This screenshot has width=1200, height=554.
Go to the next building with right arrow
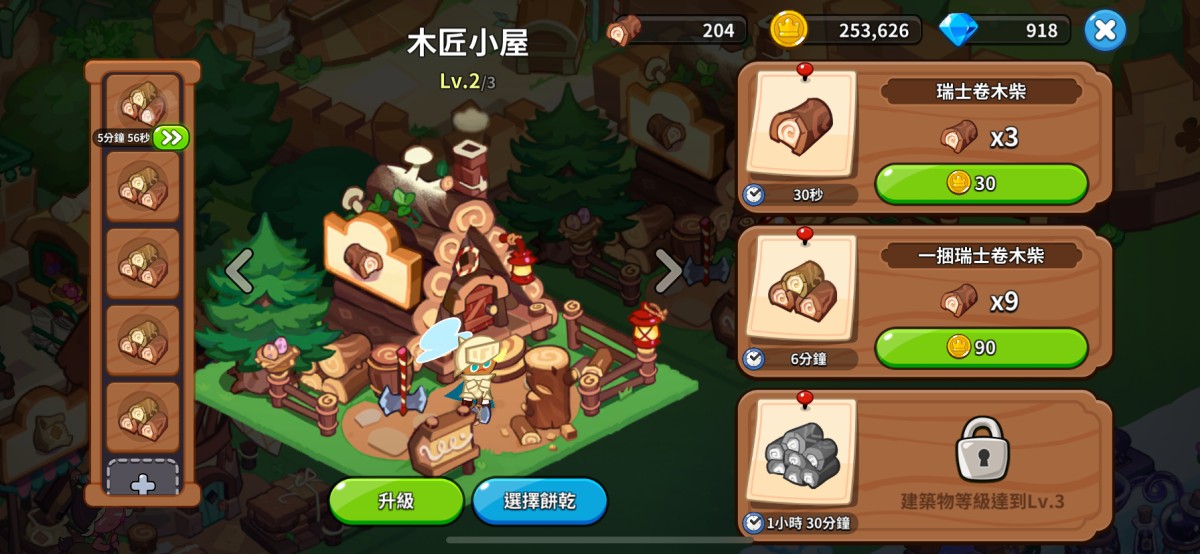point(668,271)
